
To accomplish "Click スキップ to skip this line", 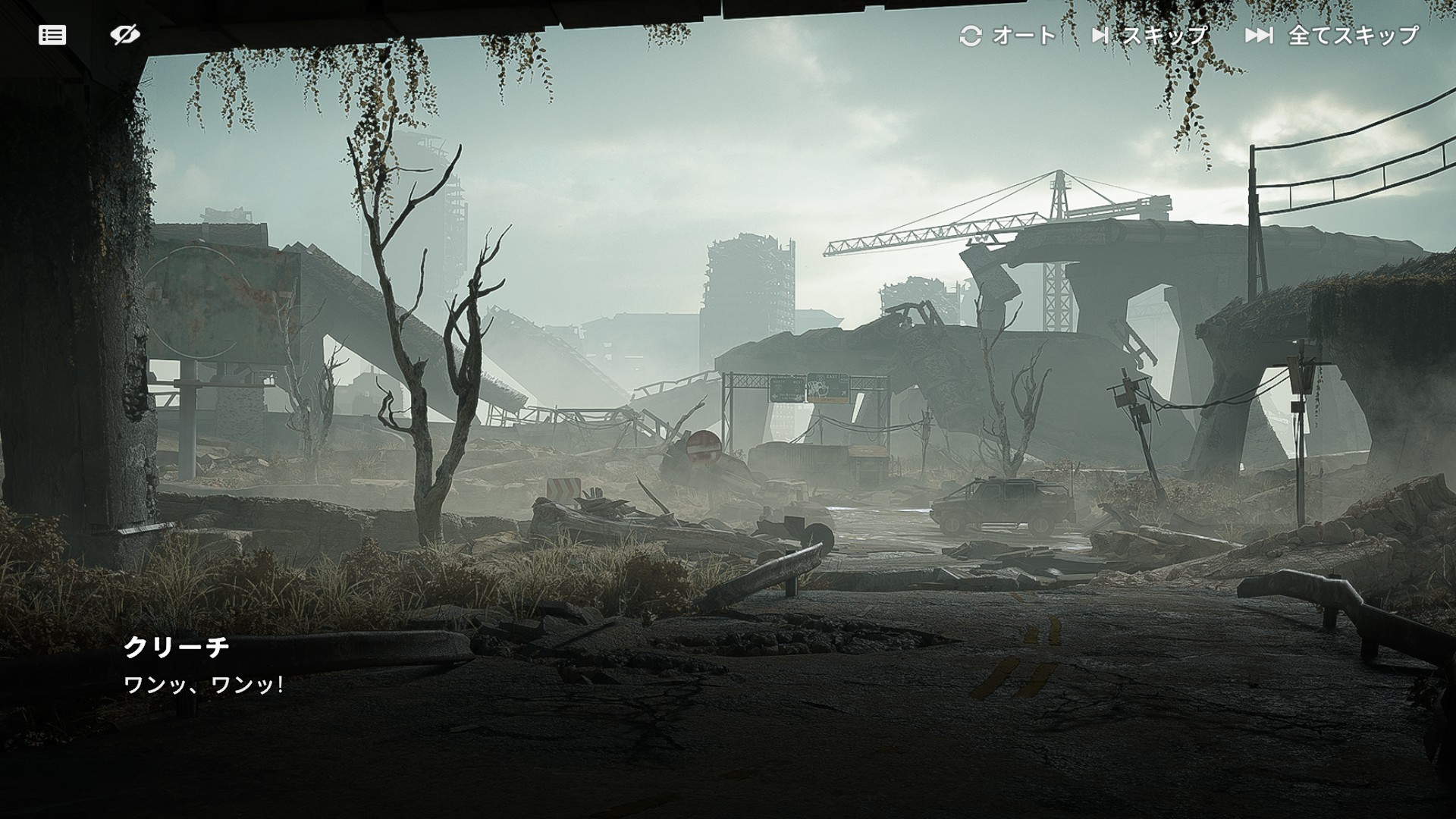I will click(x=1150, y=36).
